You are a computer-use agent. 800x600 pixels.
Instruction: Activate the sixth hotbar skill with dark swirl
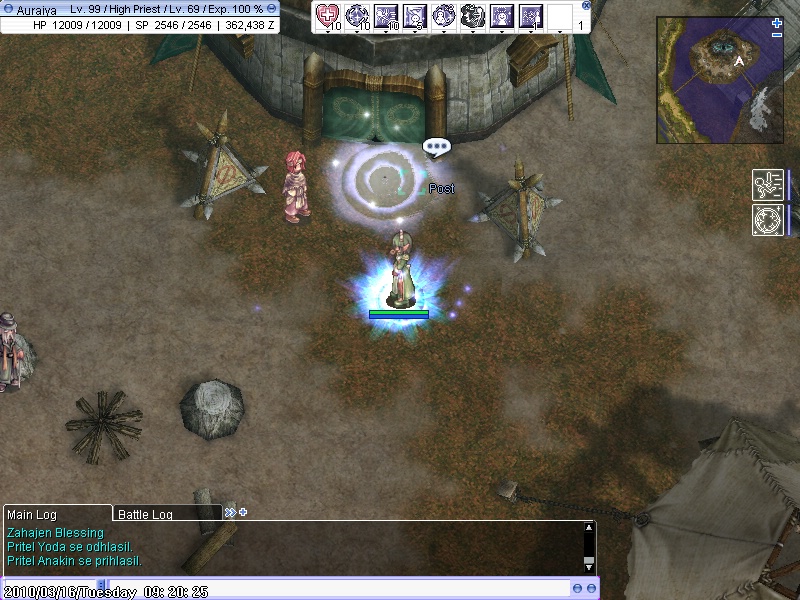tap(473, 15)
